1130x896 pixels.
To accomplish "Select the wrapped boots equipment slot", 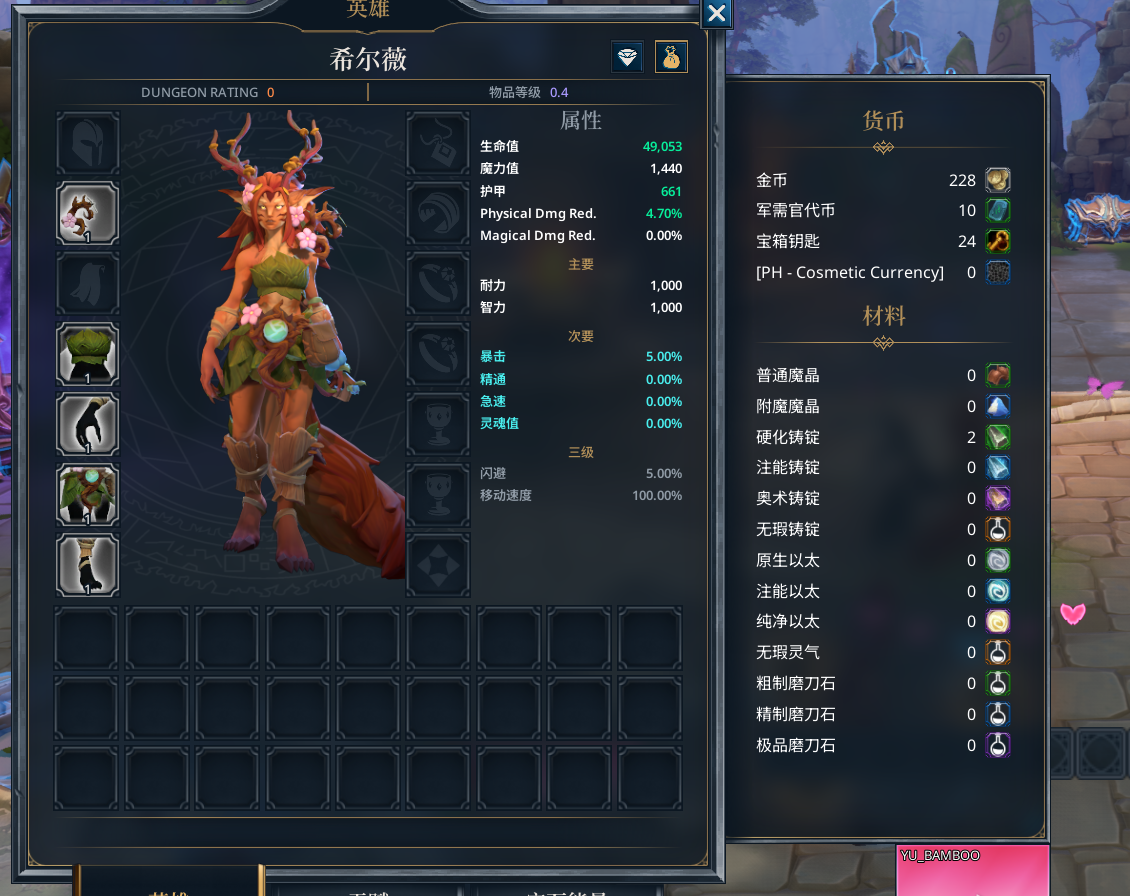I will pos(88,565).
